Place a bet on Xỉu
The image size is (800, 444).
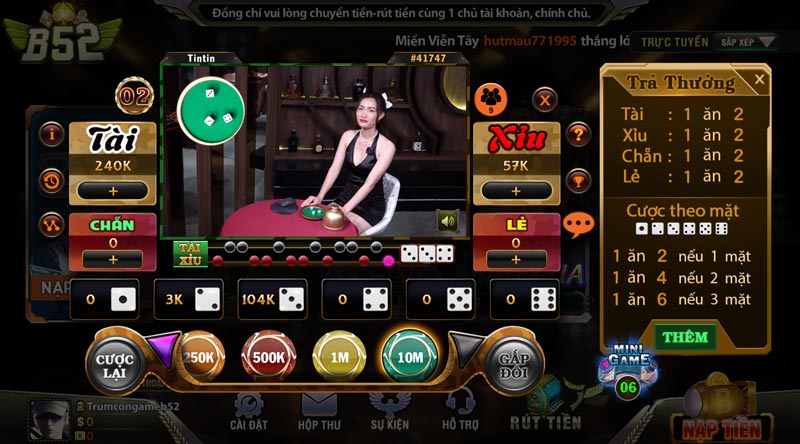click(x=515, y=190)
